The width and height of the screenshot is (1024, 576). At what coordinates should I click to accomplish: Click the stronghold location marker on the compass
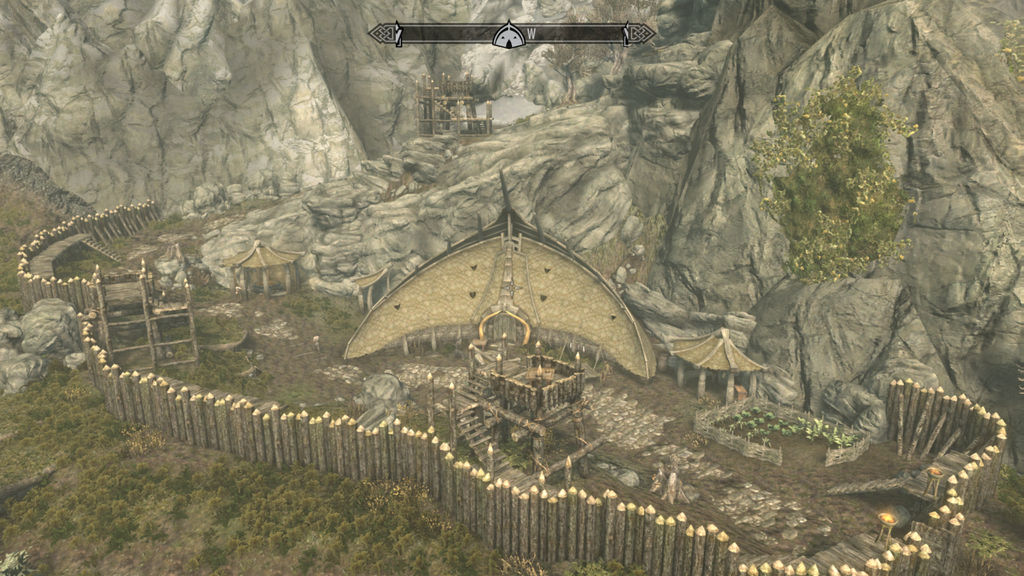[507, 35]
